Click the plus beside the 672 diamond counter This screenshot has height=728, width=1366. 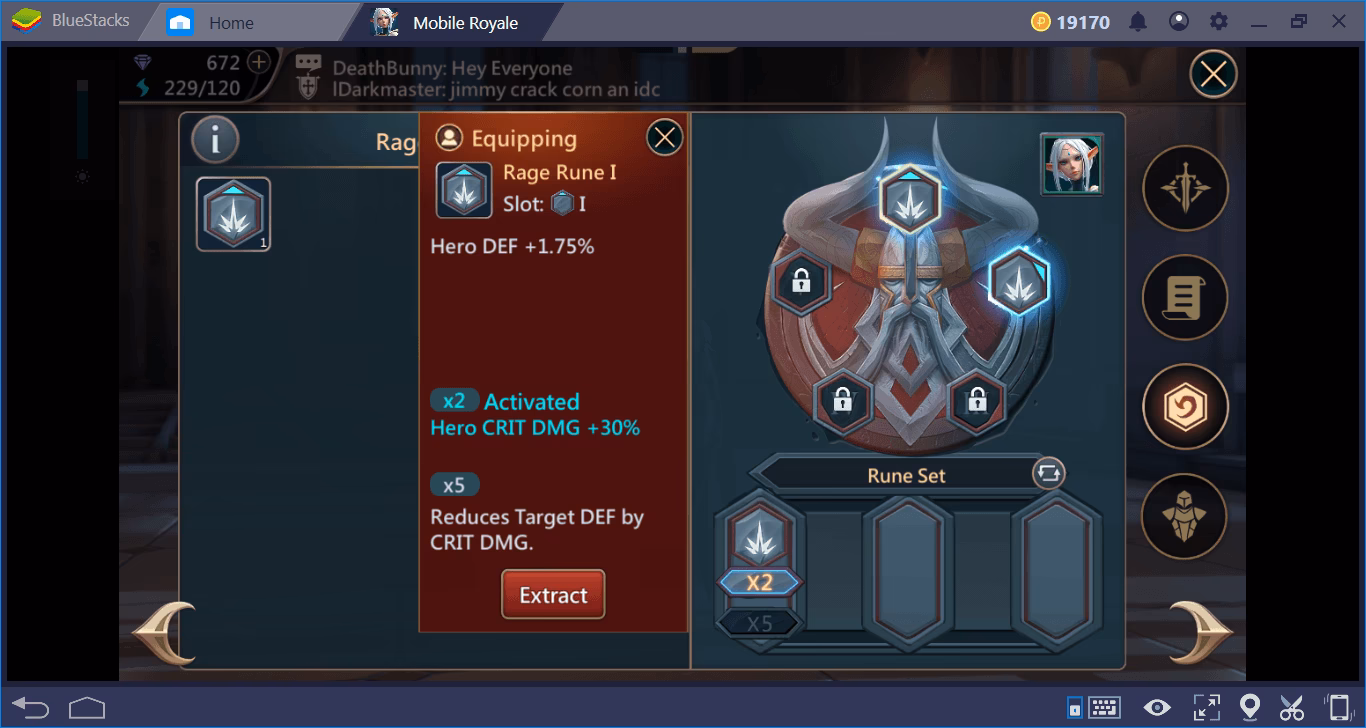257,62
